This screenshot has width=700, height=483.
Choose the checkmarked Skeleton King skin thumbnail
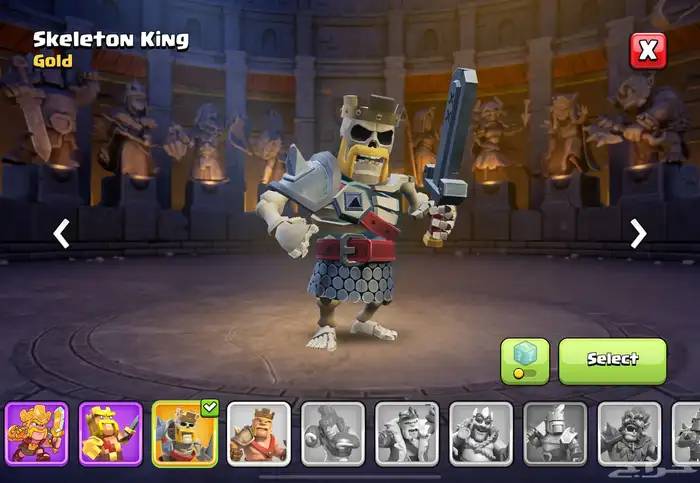185,434
